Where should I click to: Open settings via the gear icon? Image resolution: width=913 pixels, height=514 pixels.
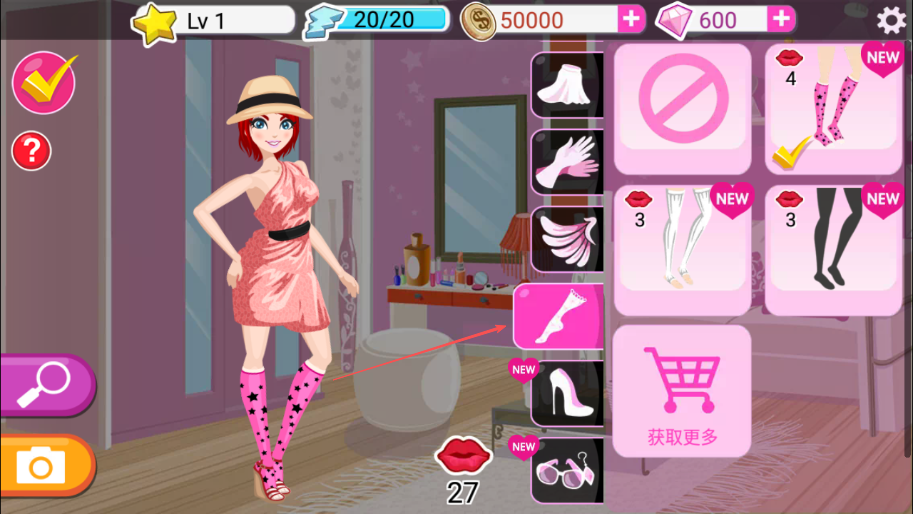click(x=890, y=20)
